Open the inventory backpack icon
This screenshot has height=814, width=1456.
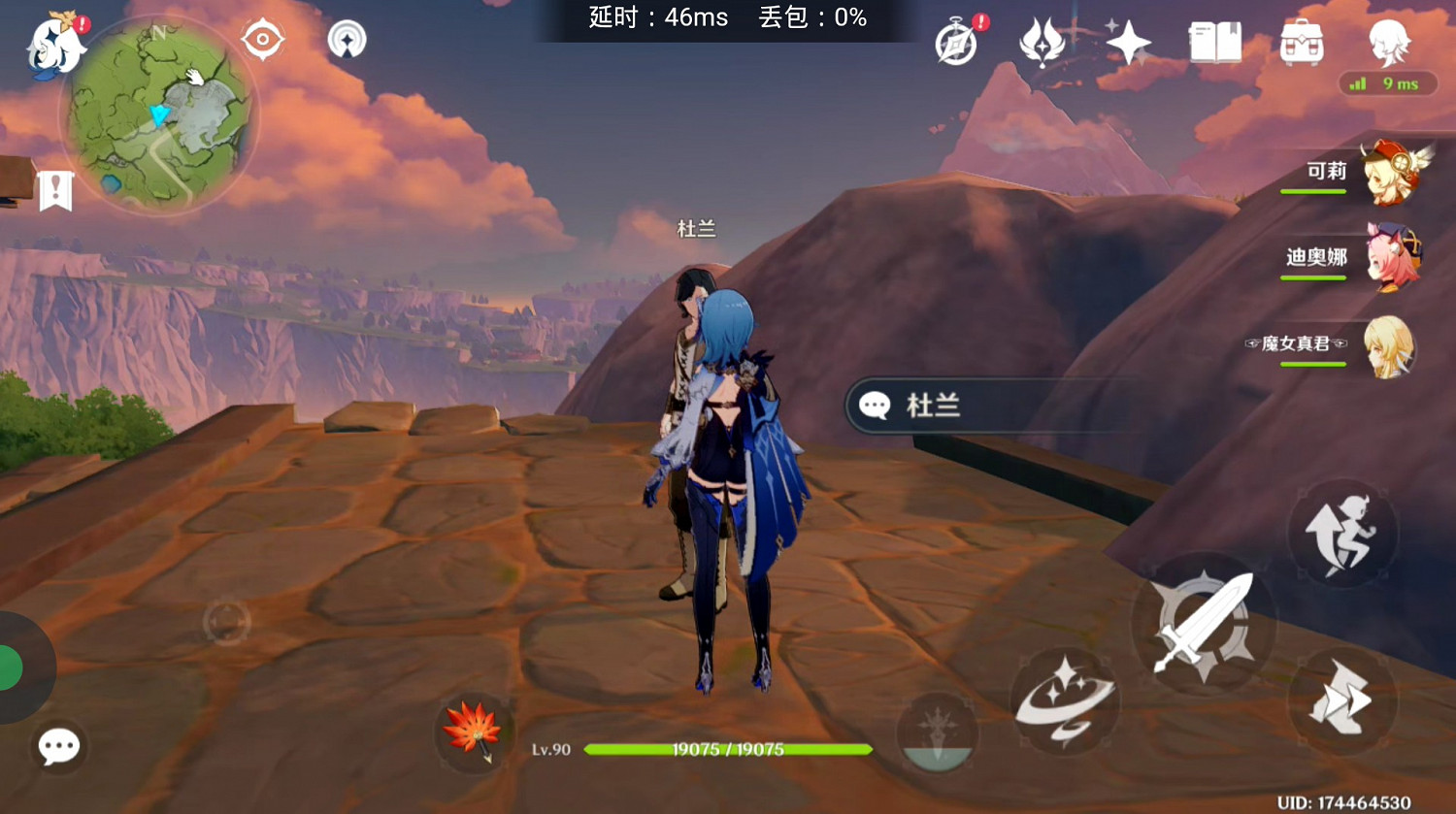pos(1301,41)
